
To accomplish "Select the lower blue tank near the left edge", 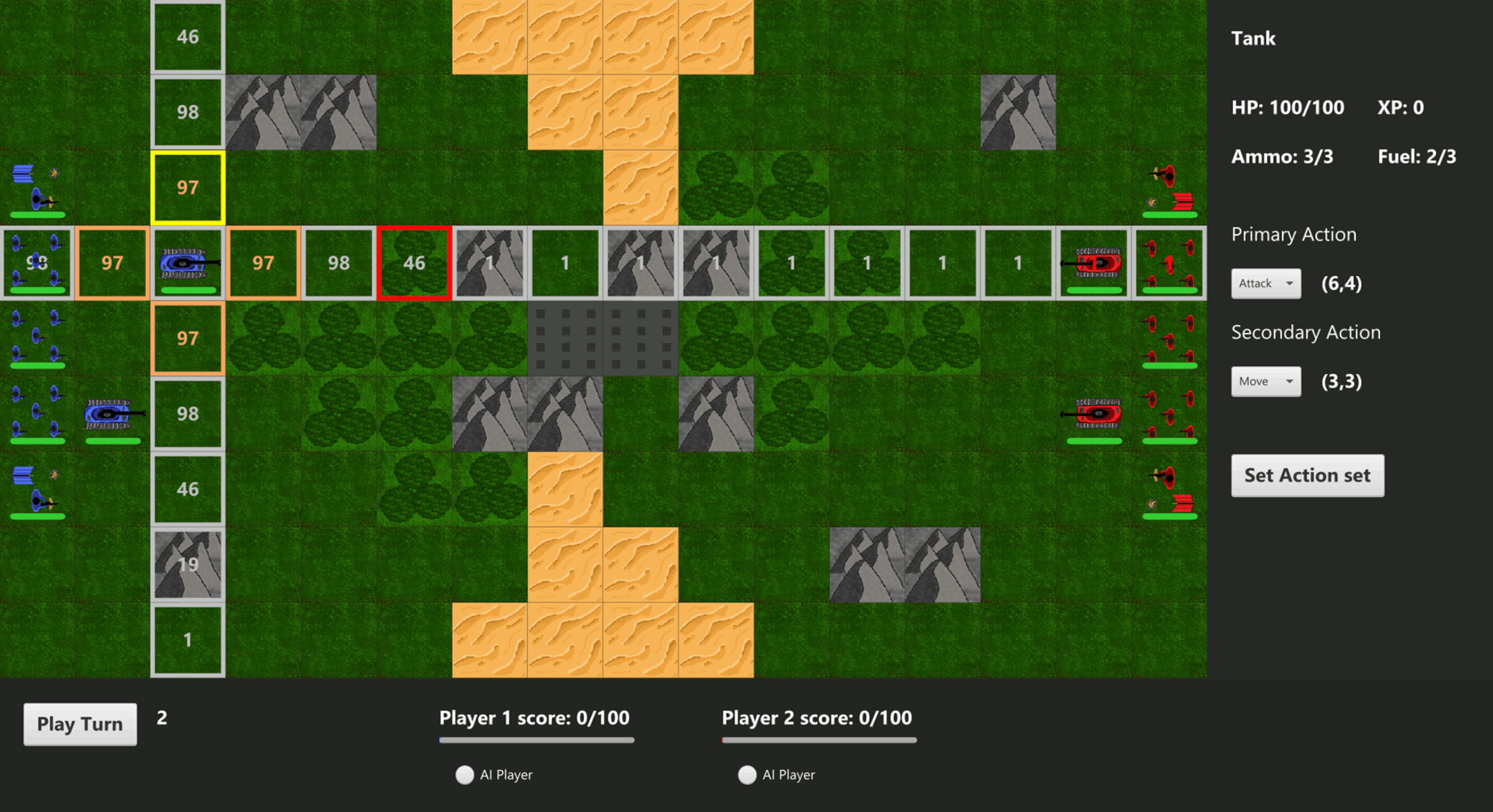I will (113, 414).
